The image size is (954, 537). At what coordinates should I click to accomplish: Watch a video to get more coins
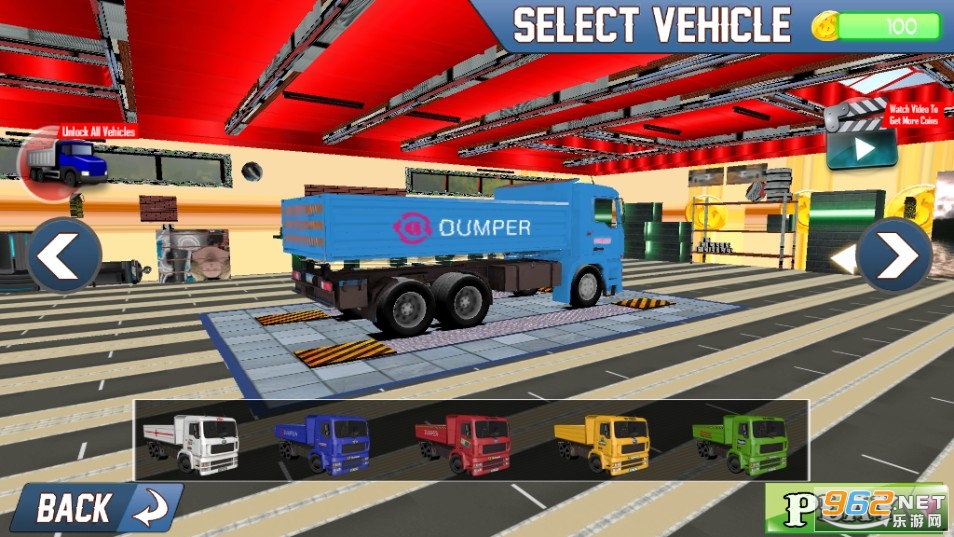coord(861,147)
